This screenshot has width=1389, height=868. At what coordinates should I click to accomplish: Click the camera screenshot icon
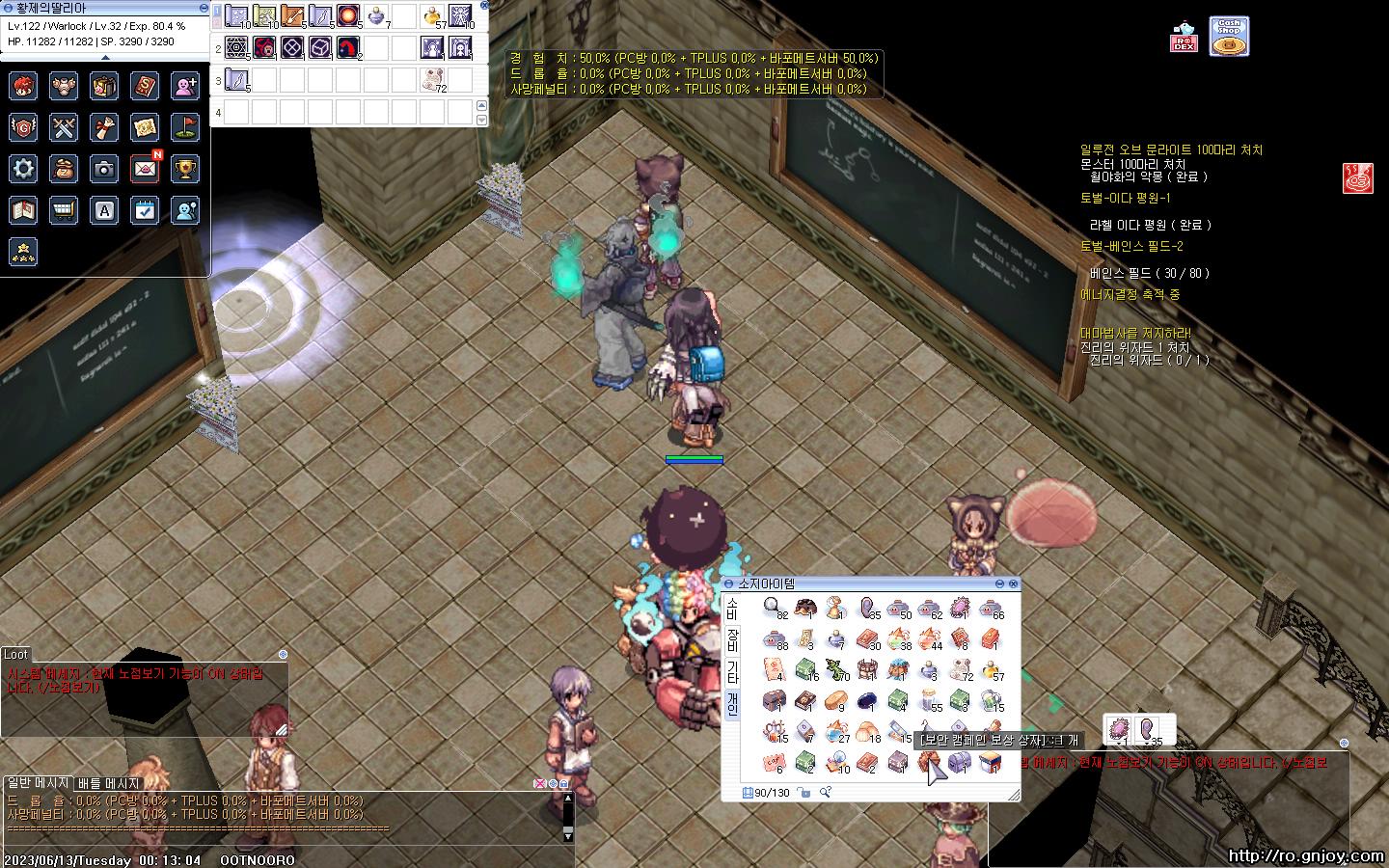click(104, 169)
